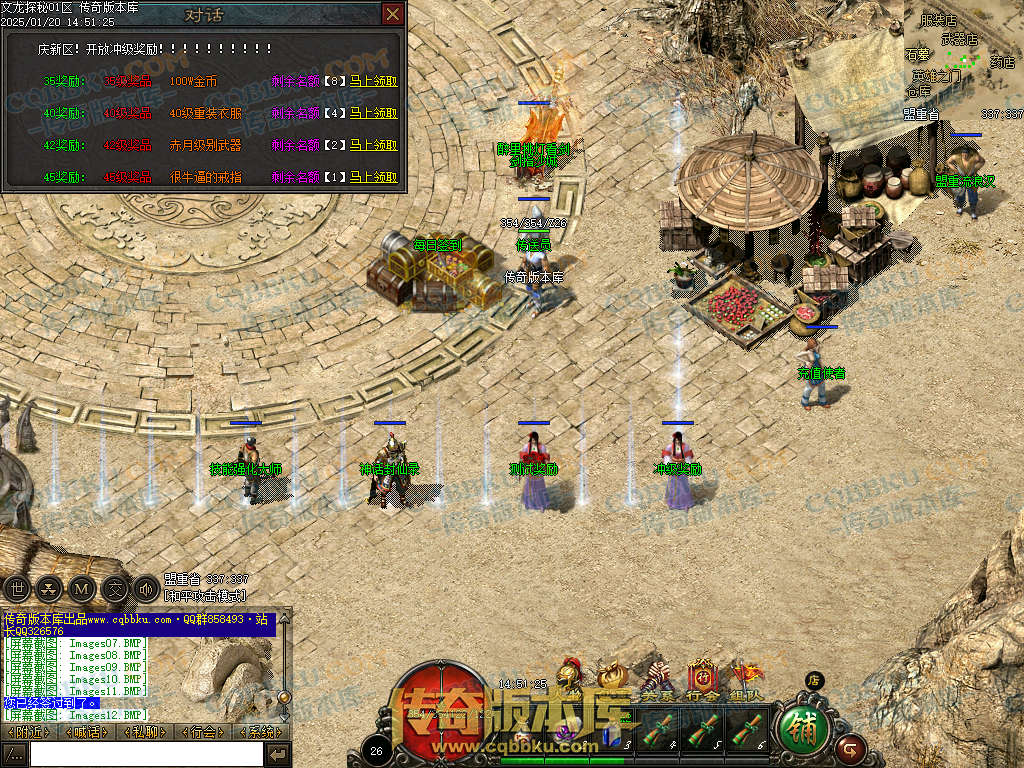The image size is (1024, 768).
Task: Open the 交 trade button
Action: tap(115, 588)
